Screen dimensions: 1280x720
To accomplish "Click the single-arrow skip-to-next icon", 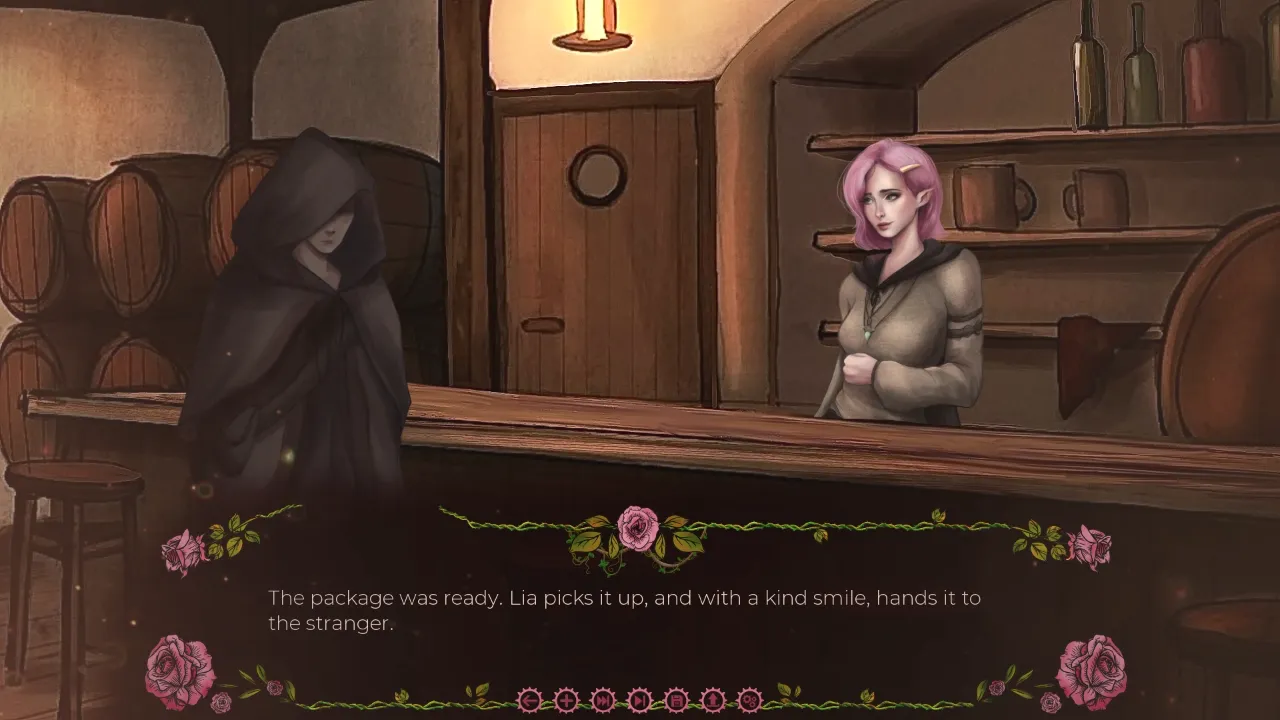I will (639, 700).
